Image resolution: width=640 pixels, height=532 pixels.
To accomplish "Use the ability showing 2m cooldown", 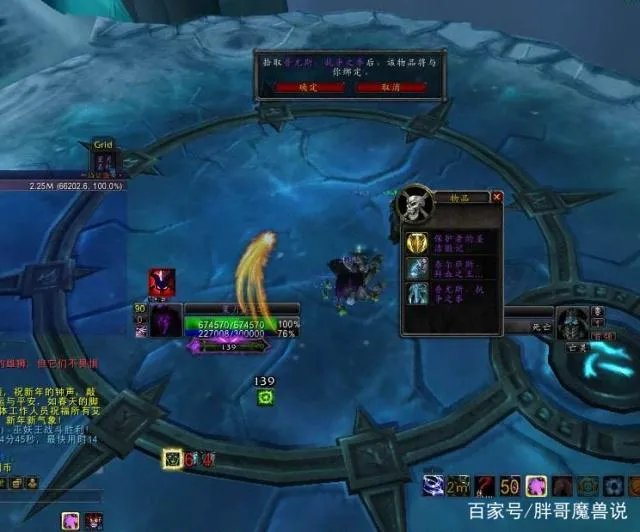I will tap(459, 486).
